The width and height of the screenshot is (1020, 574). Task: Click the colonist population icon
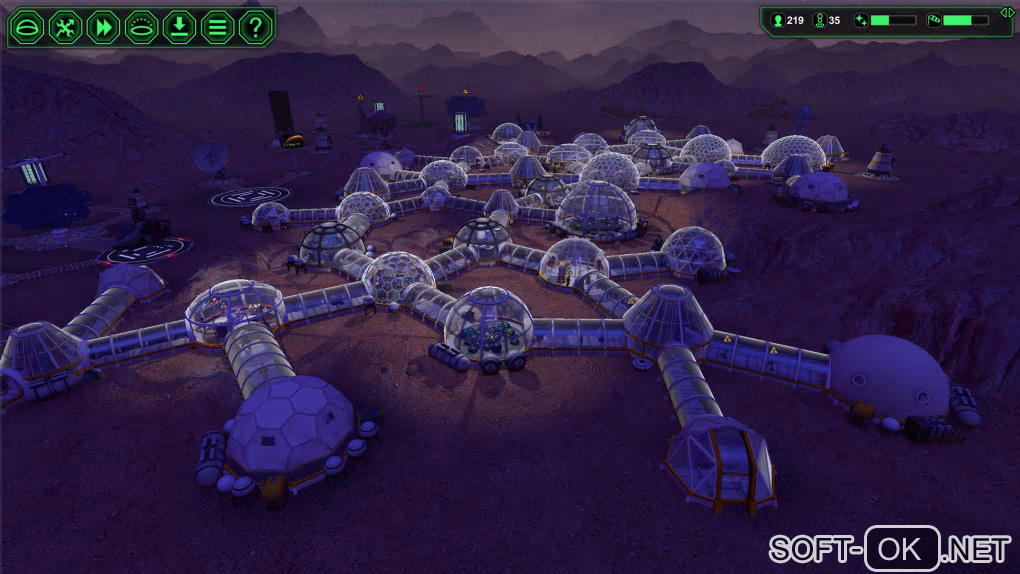click(x=777, y=20)
